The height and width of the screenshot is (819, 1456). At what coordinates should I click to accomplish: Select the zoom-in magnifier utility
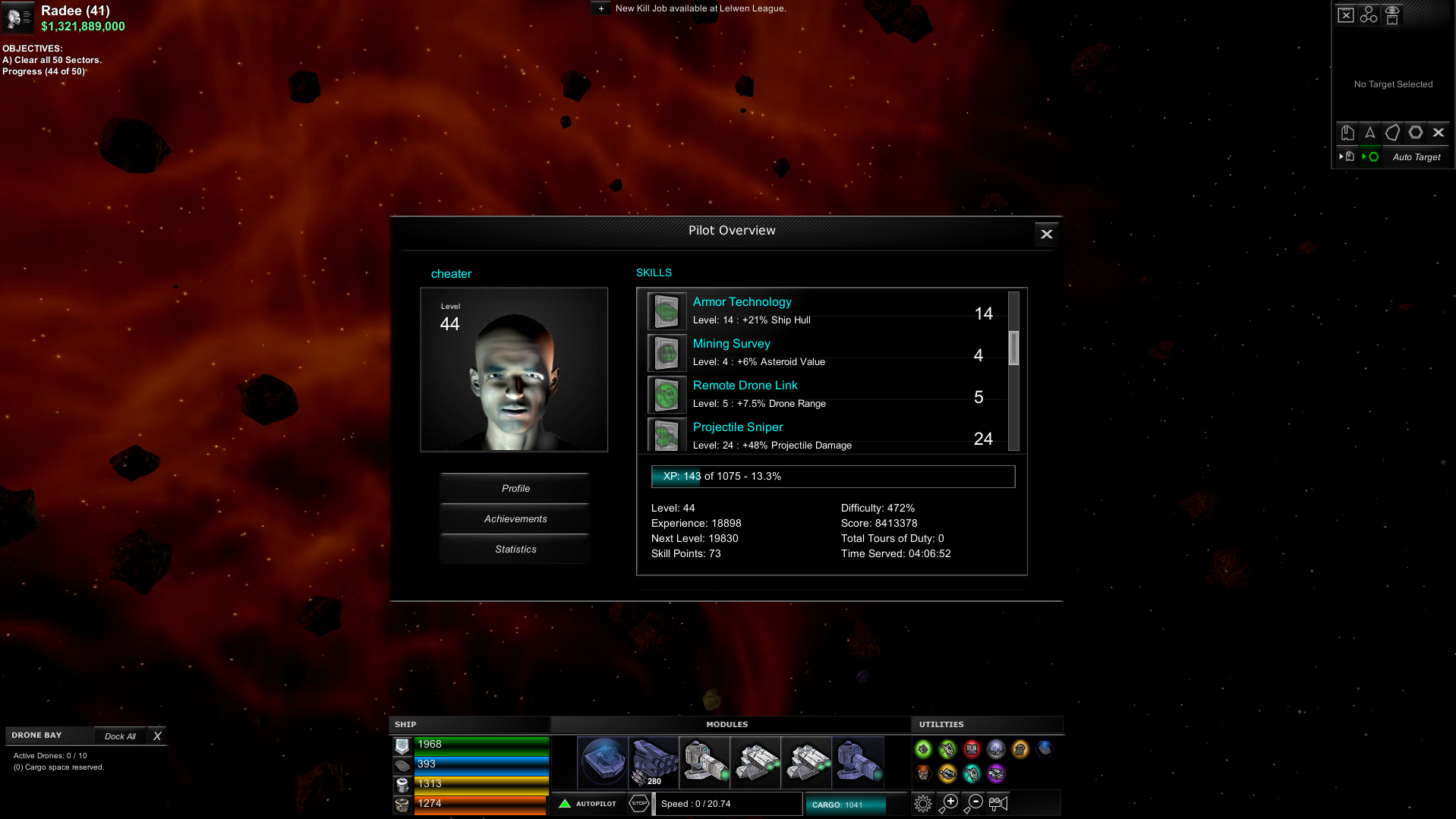pos(950,803)
